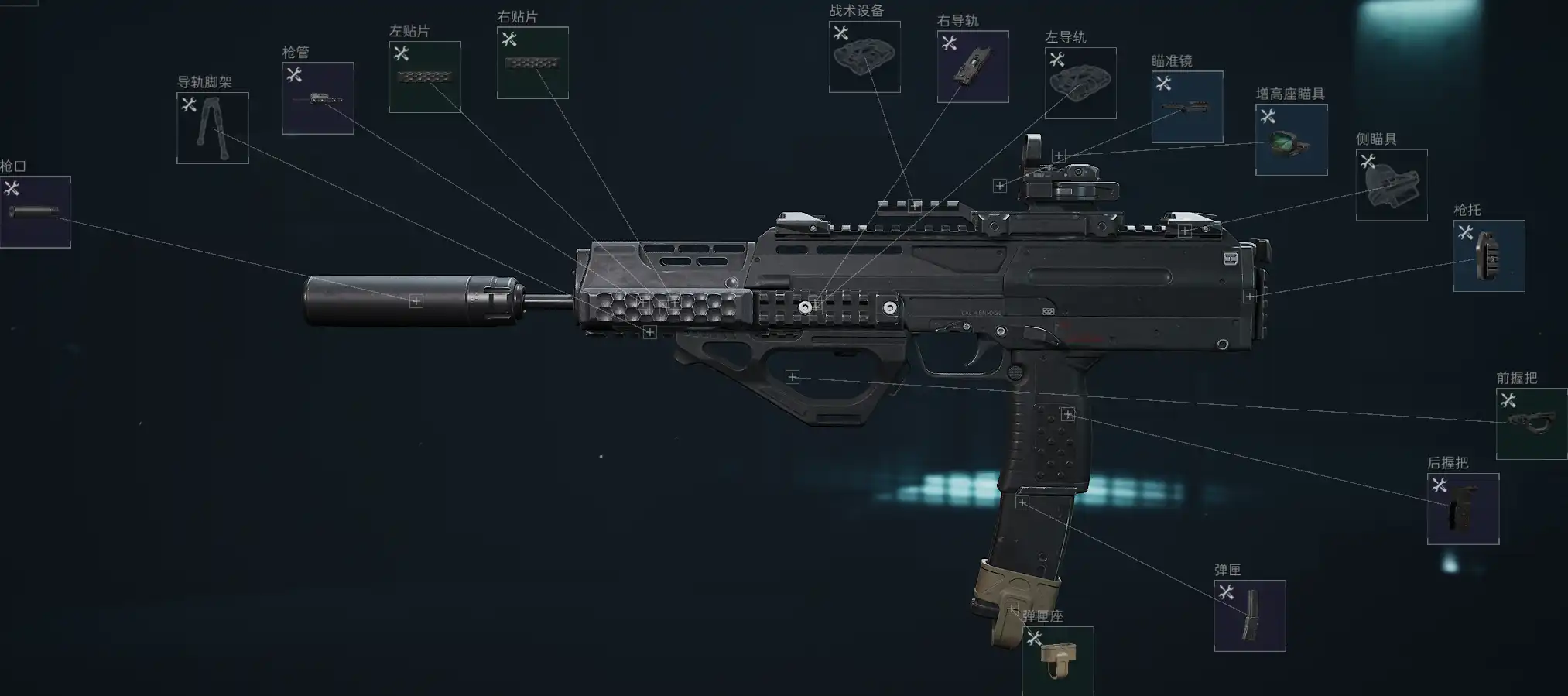Choose the 弹匣 magazine slot
1568x696 pixels.
(x=1250, y=616)
